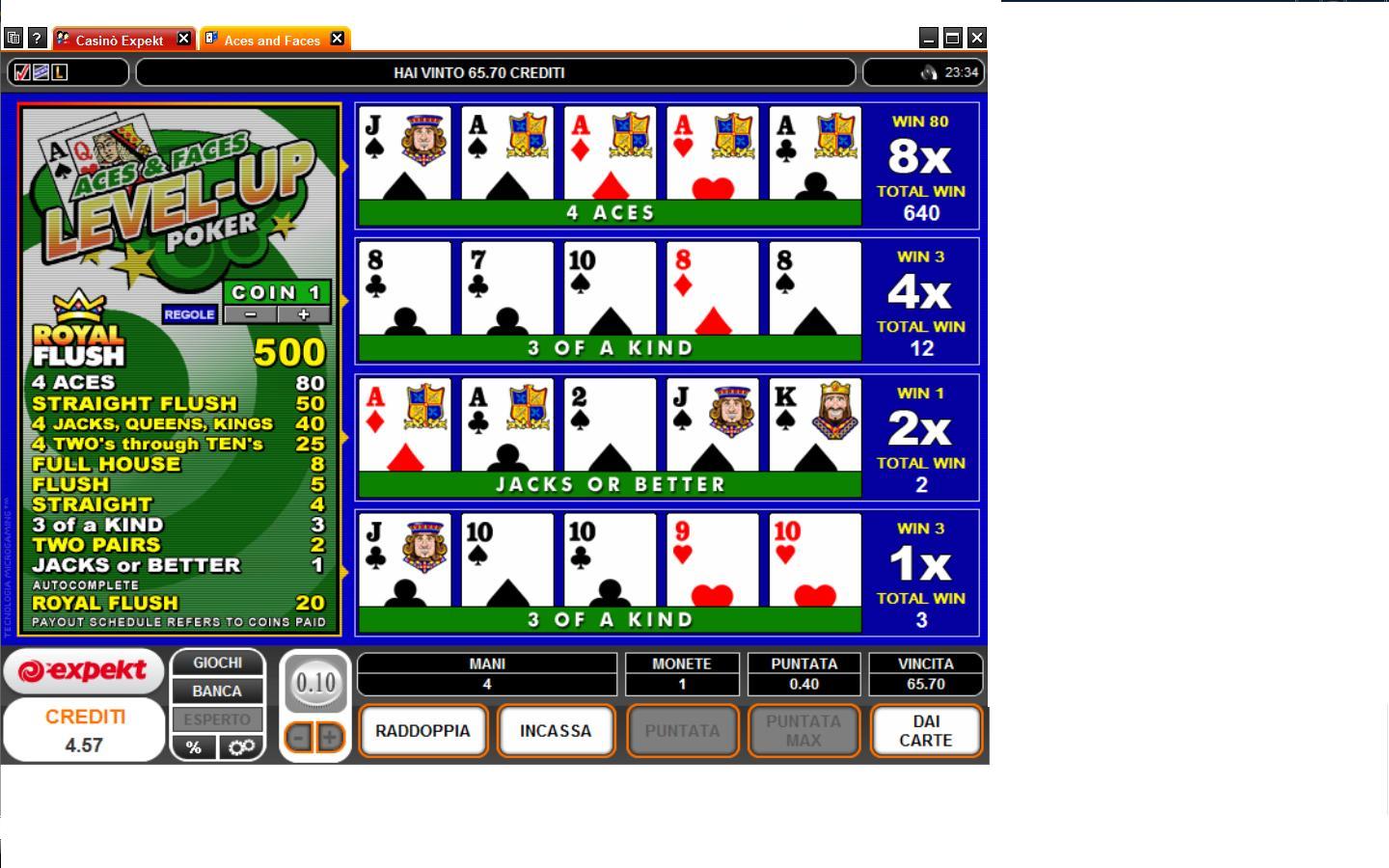1389x868 pixels.
Task: Close the game window
Action: pyautogui.click(x=976, y=39)
